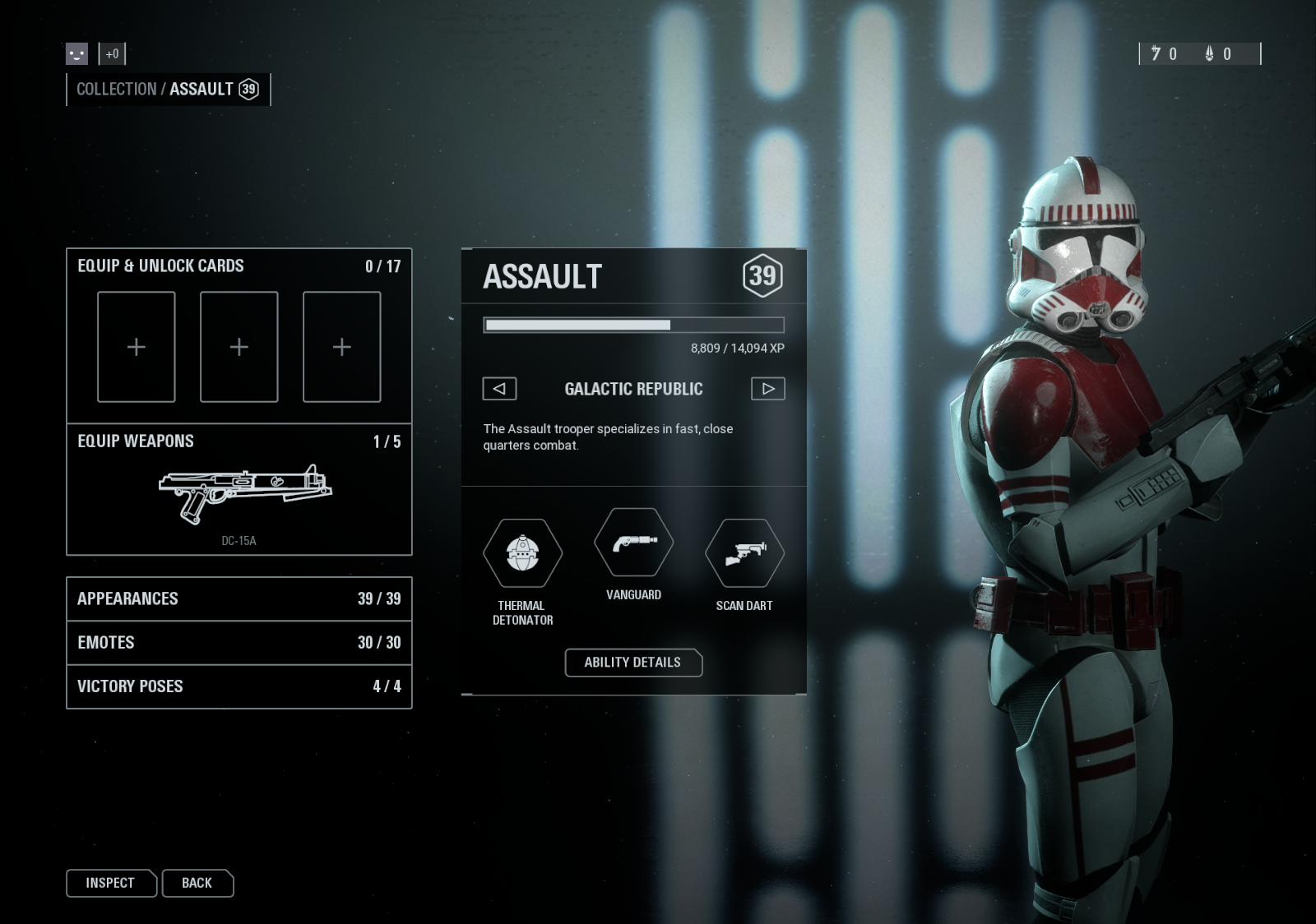This screenshot has height=924, width=1316.
Task: Click the Inspect button
Action: pyautogui.click(x=110, y=883)
